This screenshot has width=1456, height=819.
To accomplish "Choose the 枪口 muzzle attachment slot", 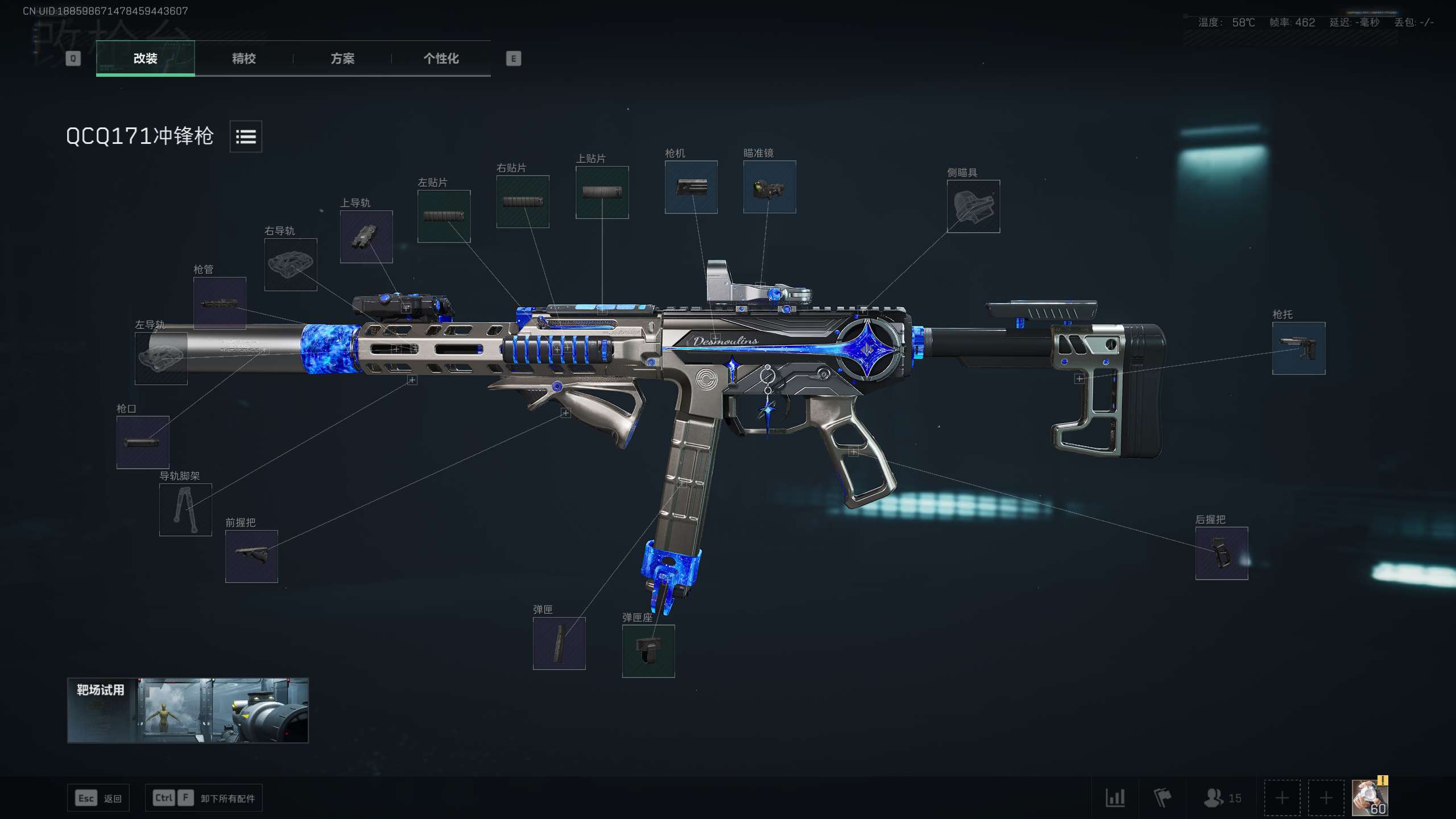I will [x=143, y=442].
